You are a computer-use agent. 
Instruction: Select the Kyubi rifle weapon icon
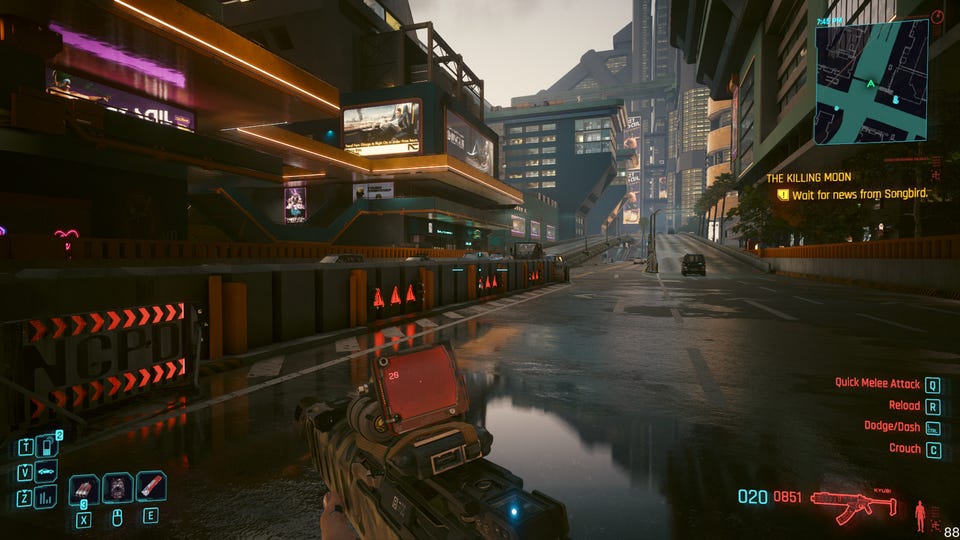coord(853,503)
